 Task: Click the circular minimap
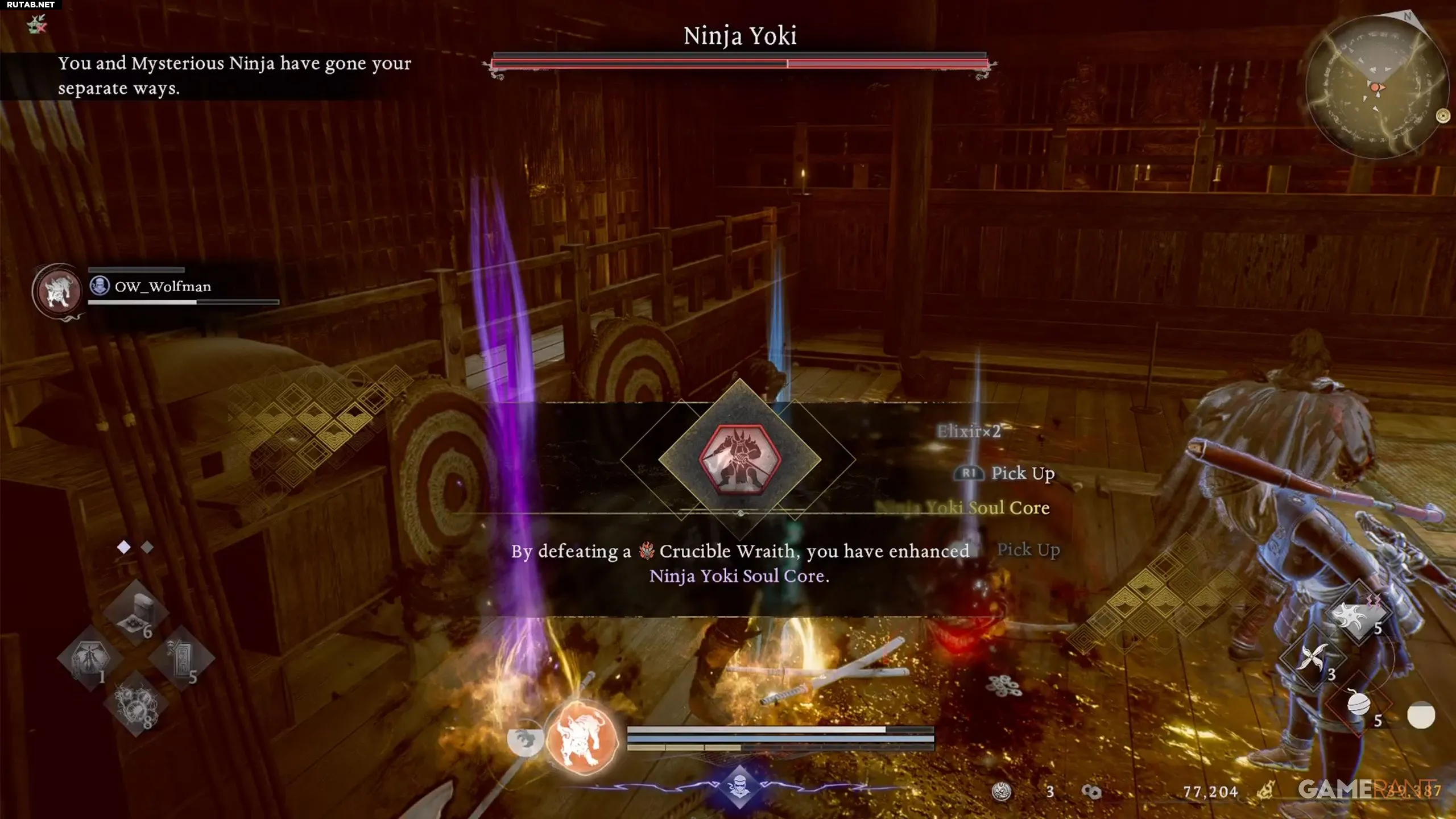(1375, 87)
